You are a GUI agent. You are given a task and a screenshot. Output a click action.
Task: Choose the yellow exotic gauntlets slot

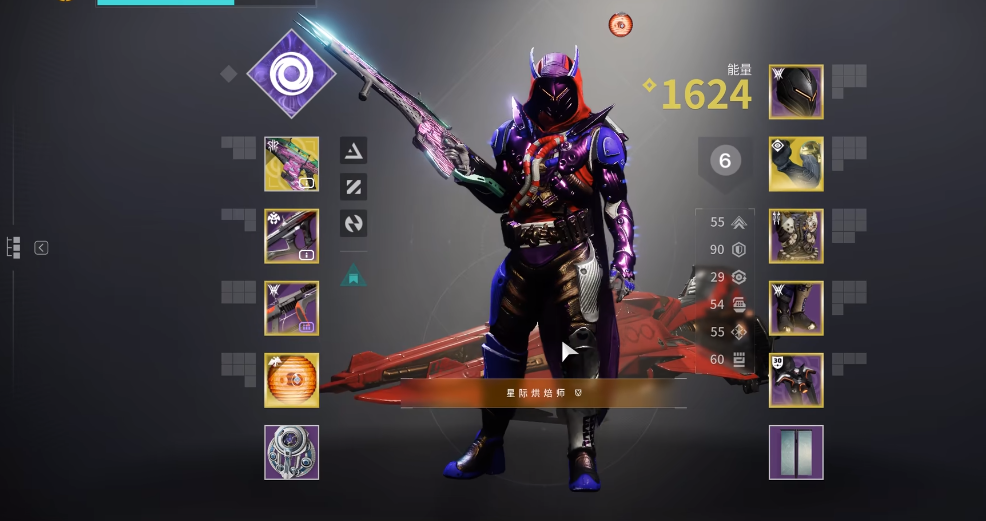point(796,164)
